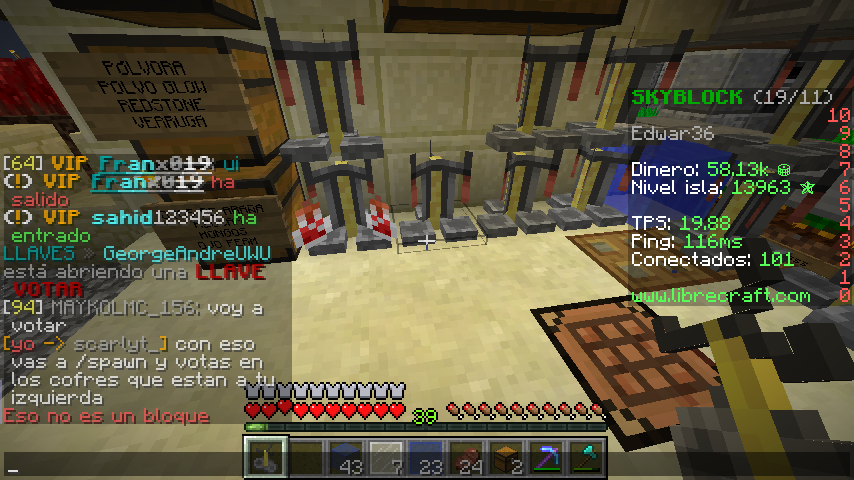The image size is (854, 480).
Task: Click GeorgeAndreUWU's name in chat
Action: [x=186, y=254]
